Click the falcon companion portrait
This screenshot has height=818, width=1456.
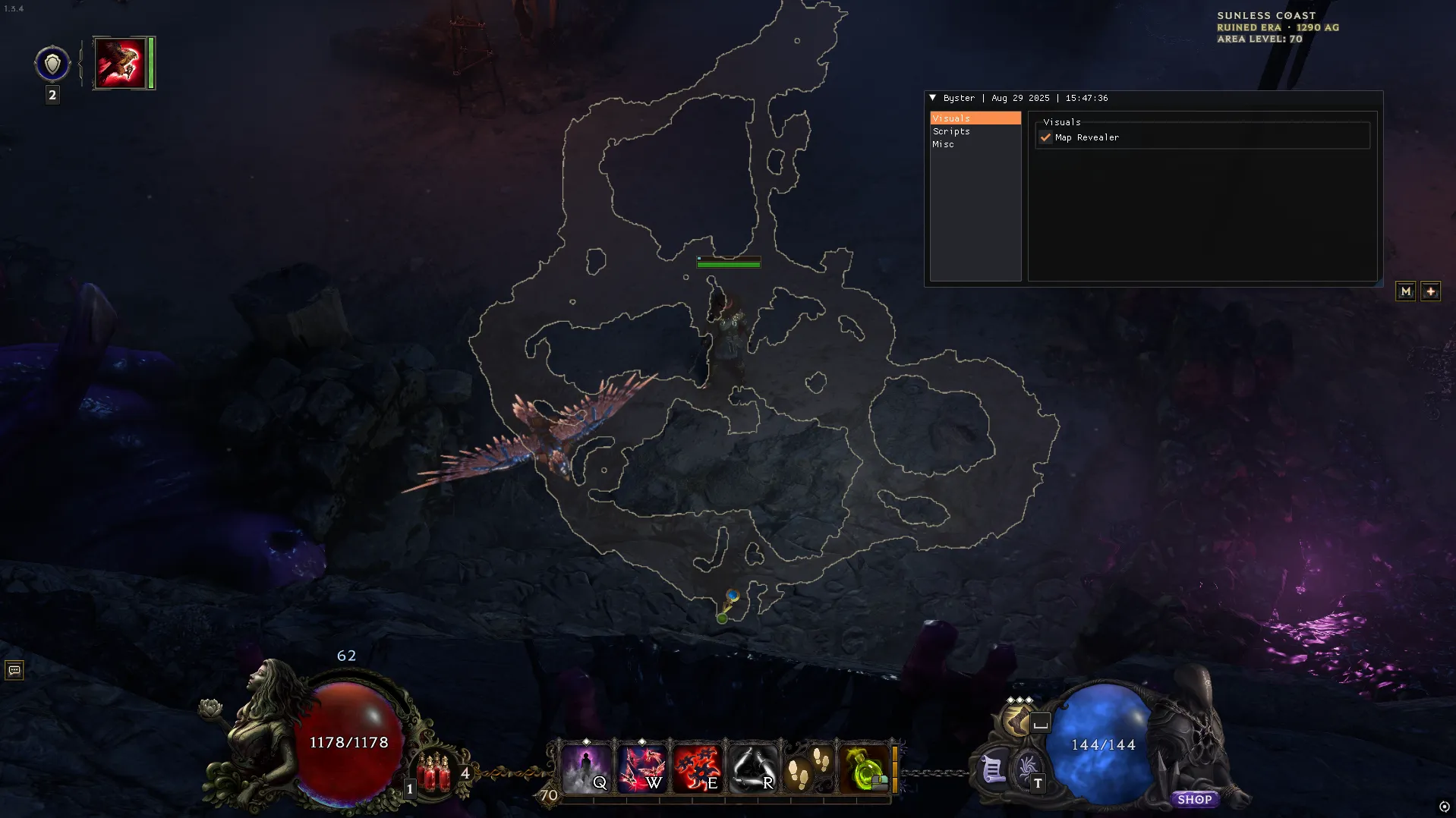[x=120, y=63]
